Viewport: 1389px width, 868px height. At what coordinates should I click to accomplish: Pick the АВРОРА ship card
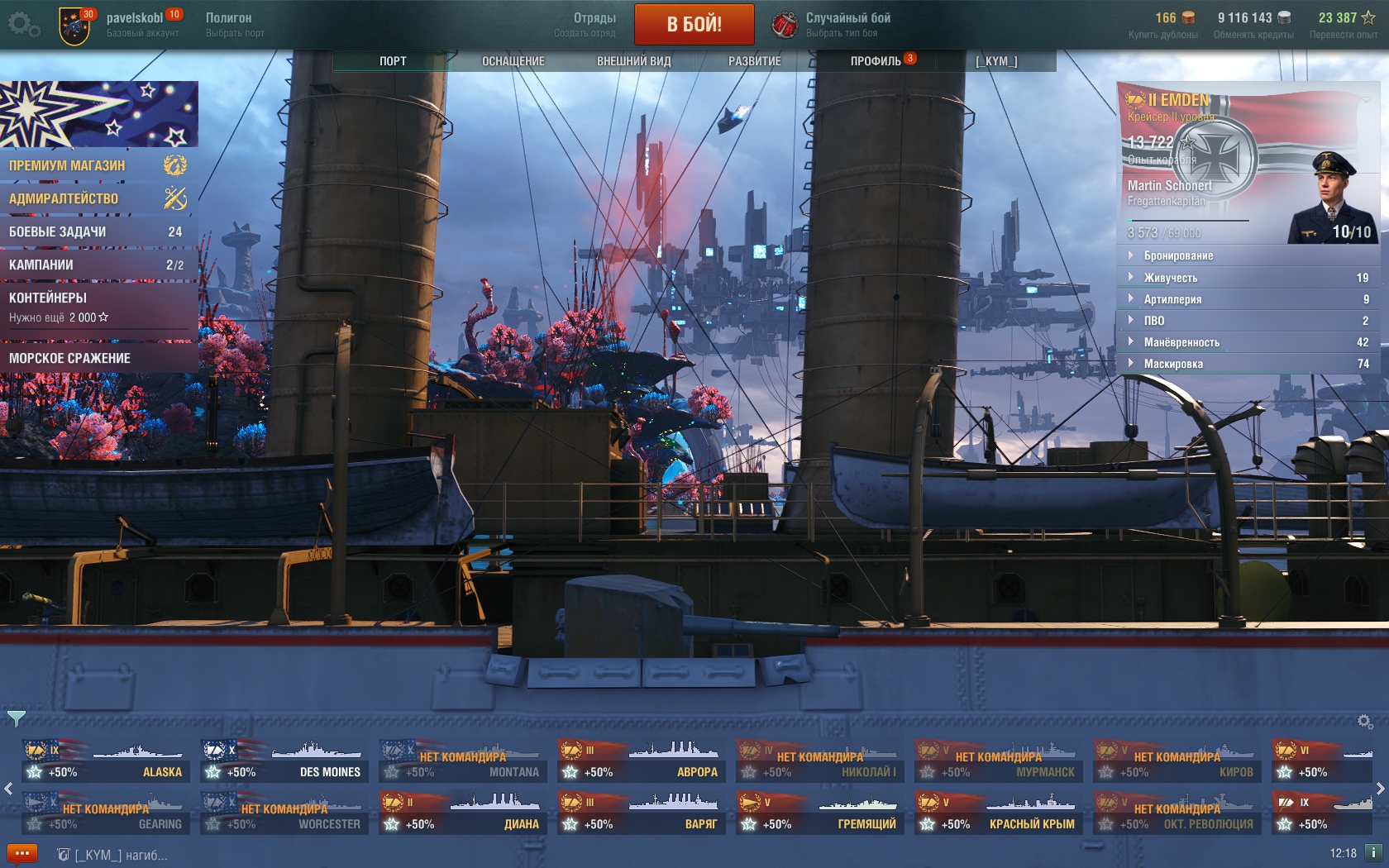(x=641, y=762)
